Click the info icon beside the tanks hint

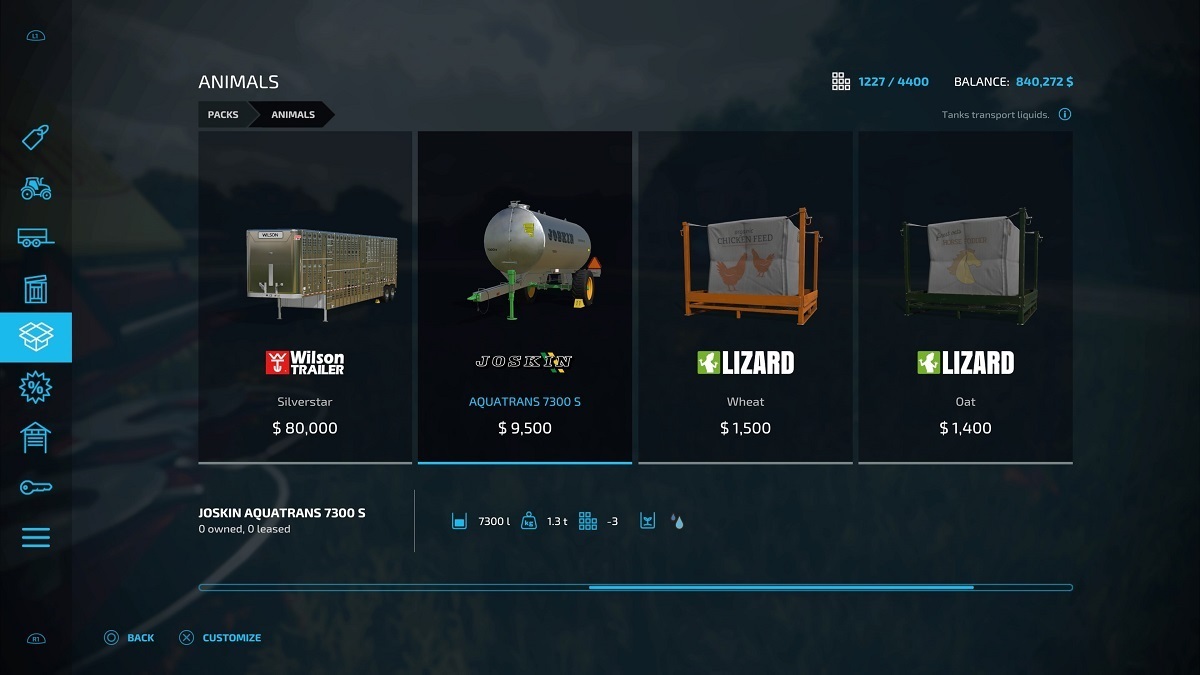coord(1065,115)
